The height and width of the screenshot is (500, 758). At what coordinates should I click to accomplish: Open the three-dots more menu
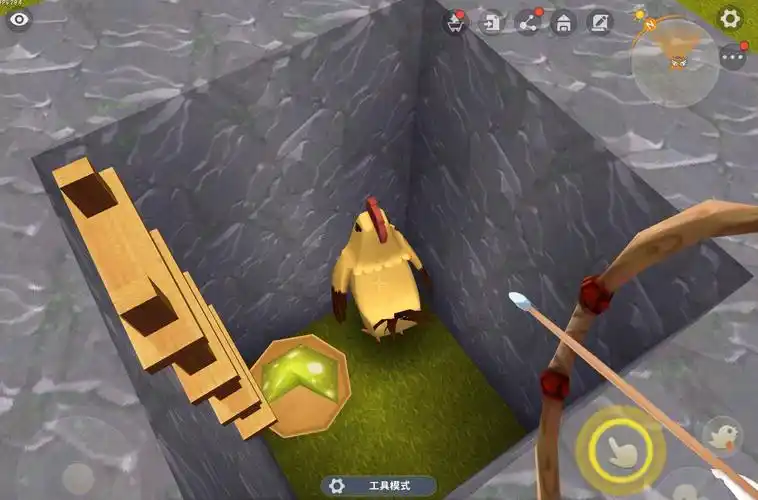(x=732, y=57)
